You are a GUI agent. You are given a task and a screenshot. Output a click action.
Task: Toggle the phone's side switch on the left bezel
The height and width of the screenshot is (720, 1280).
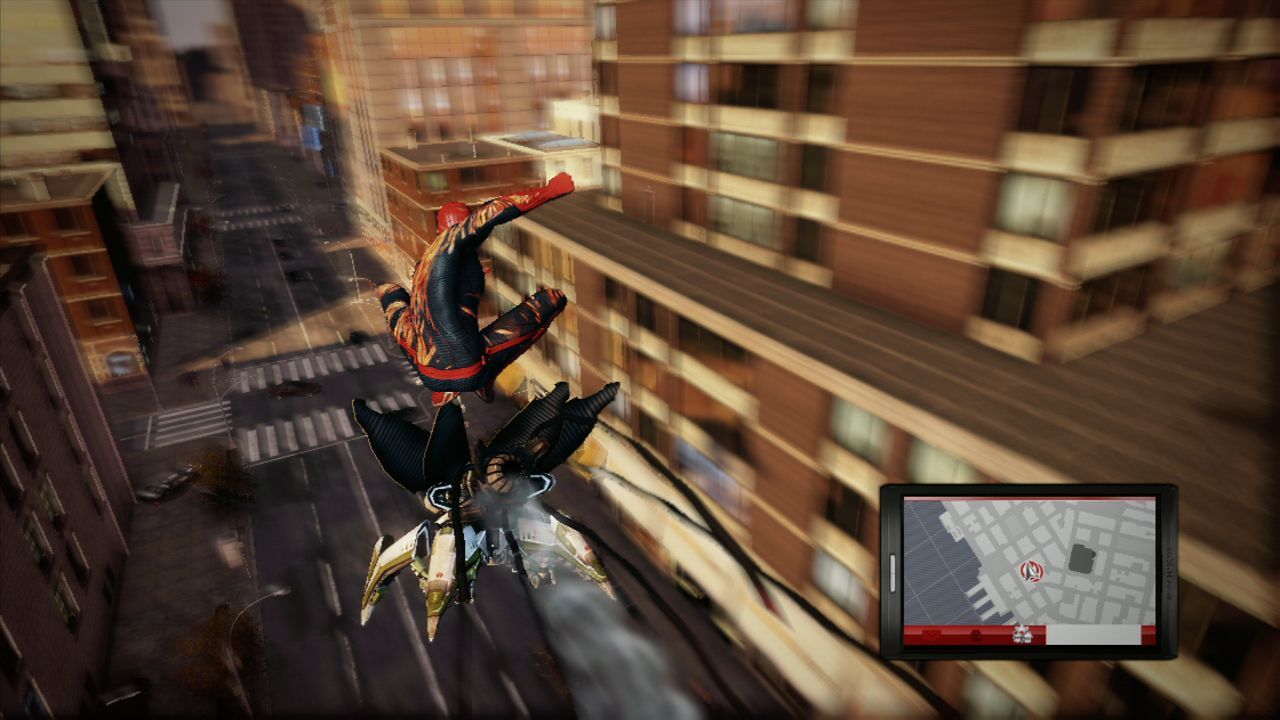click(892, 572)
